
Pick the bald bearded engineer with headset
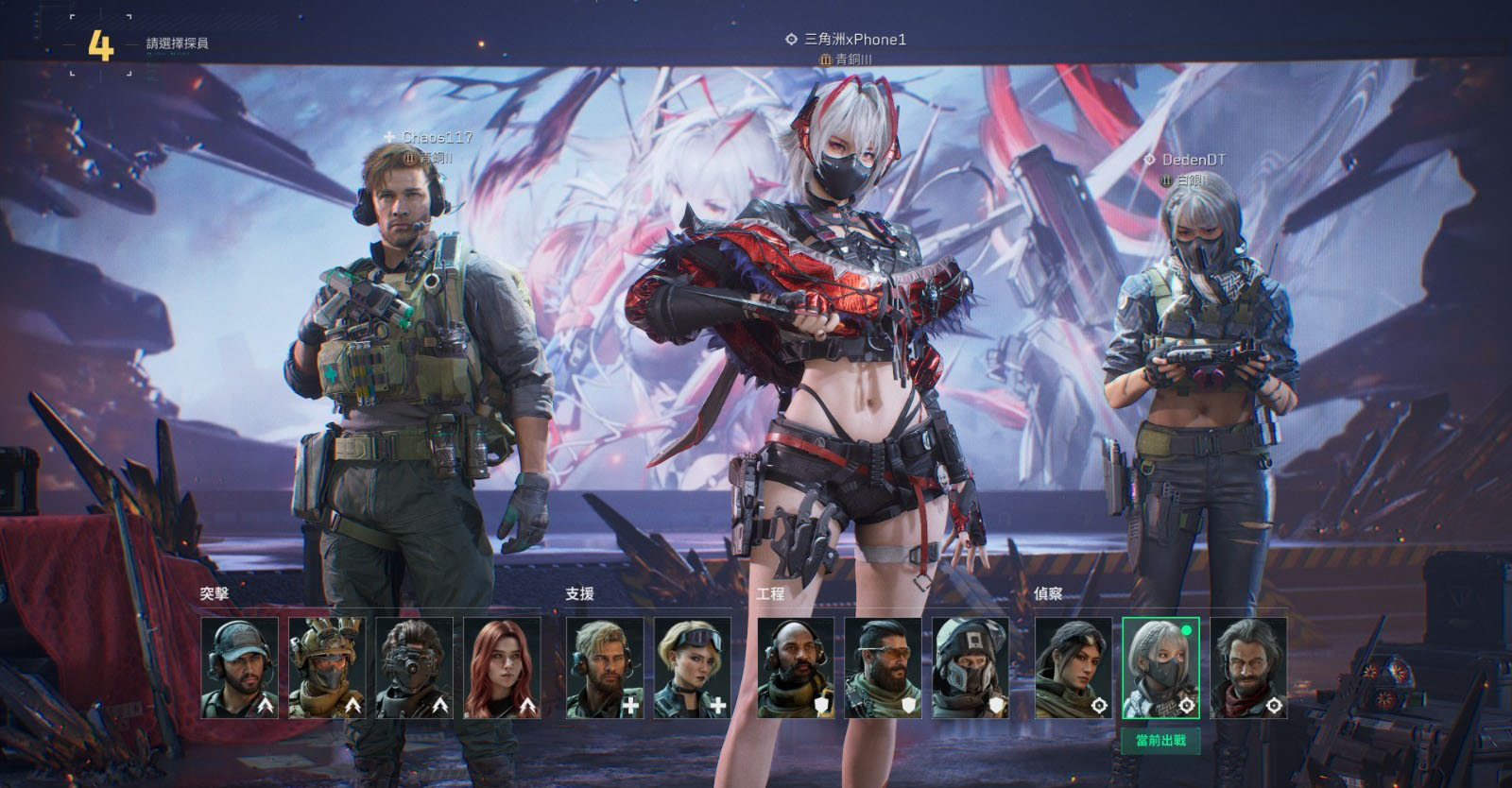pos(797,668)
